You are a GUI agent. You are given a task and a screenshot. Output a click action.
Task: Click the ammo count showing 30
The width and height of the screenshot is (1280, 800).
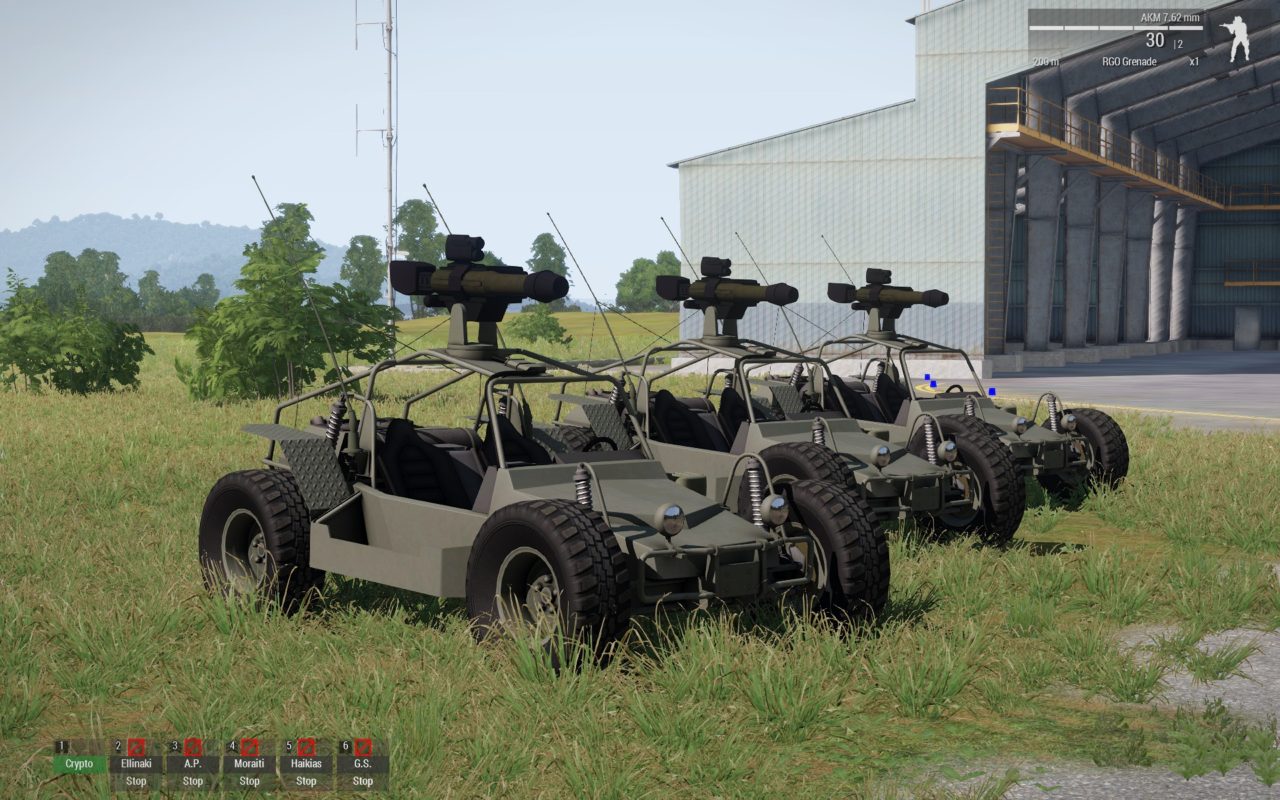(x=1153, y=42)
